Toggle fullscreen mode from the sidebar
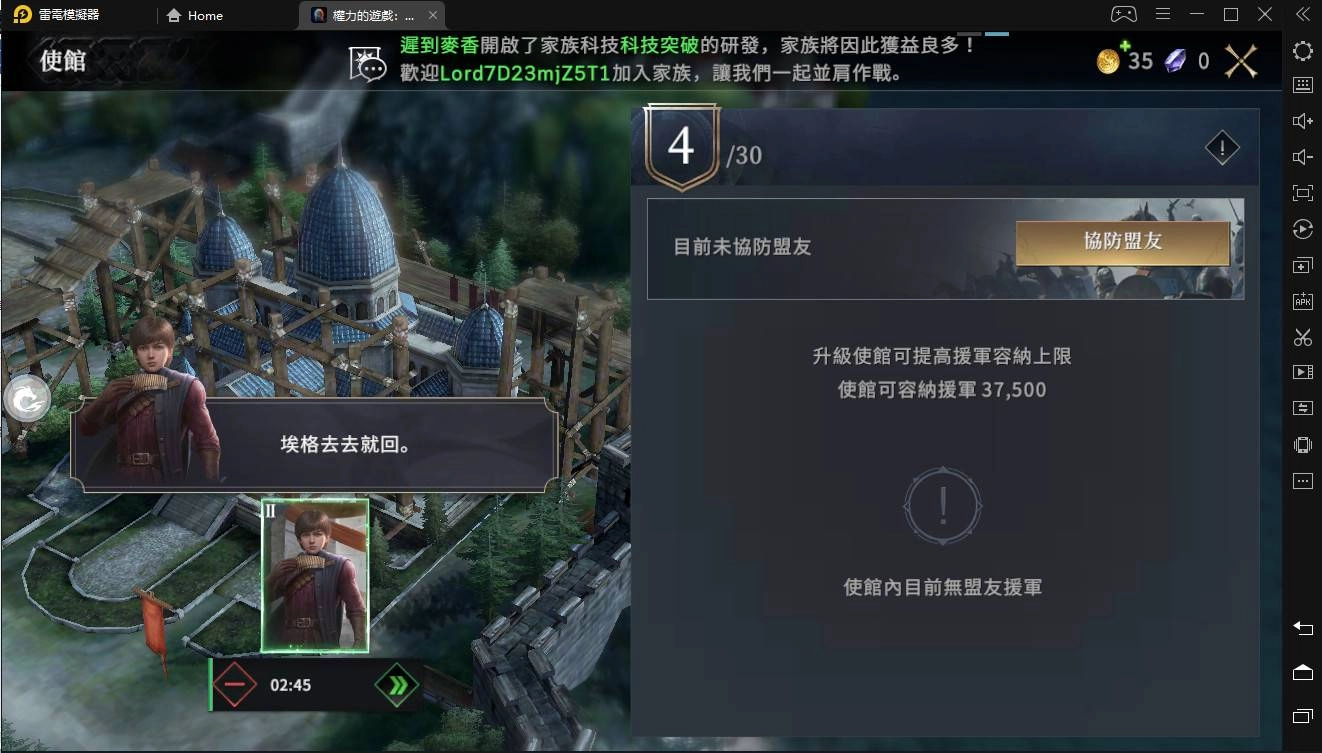This screenshot has height=753, width=1322. (x=1302, y=192)
